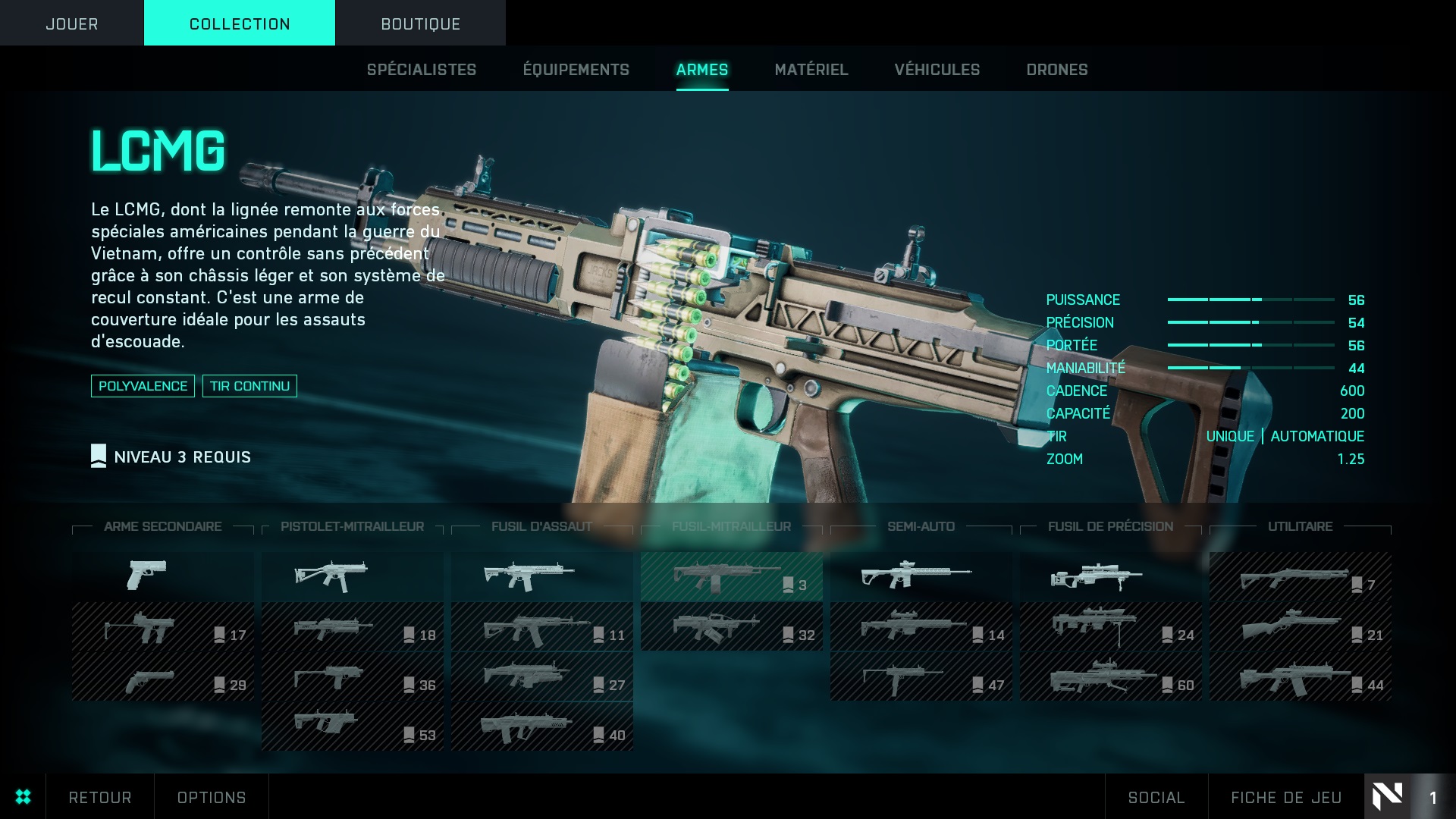Choose the top Fusil d'Assaut weapon
The image size is (1456, 819).
pos(541,576)
